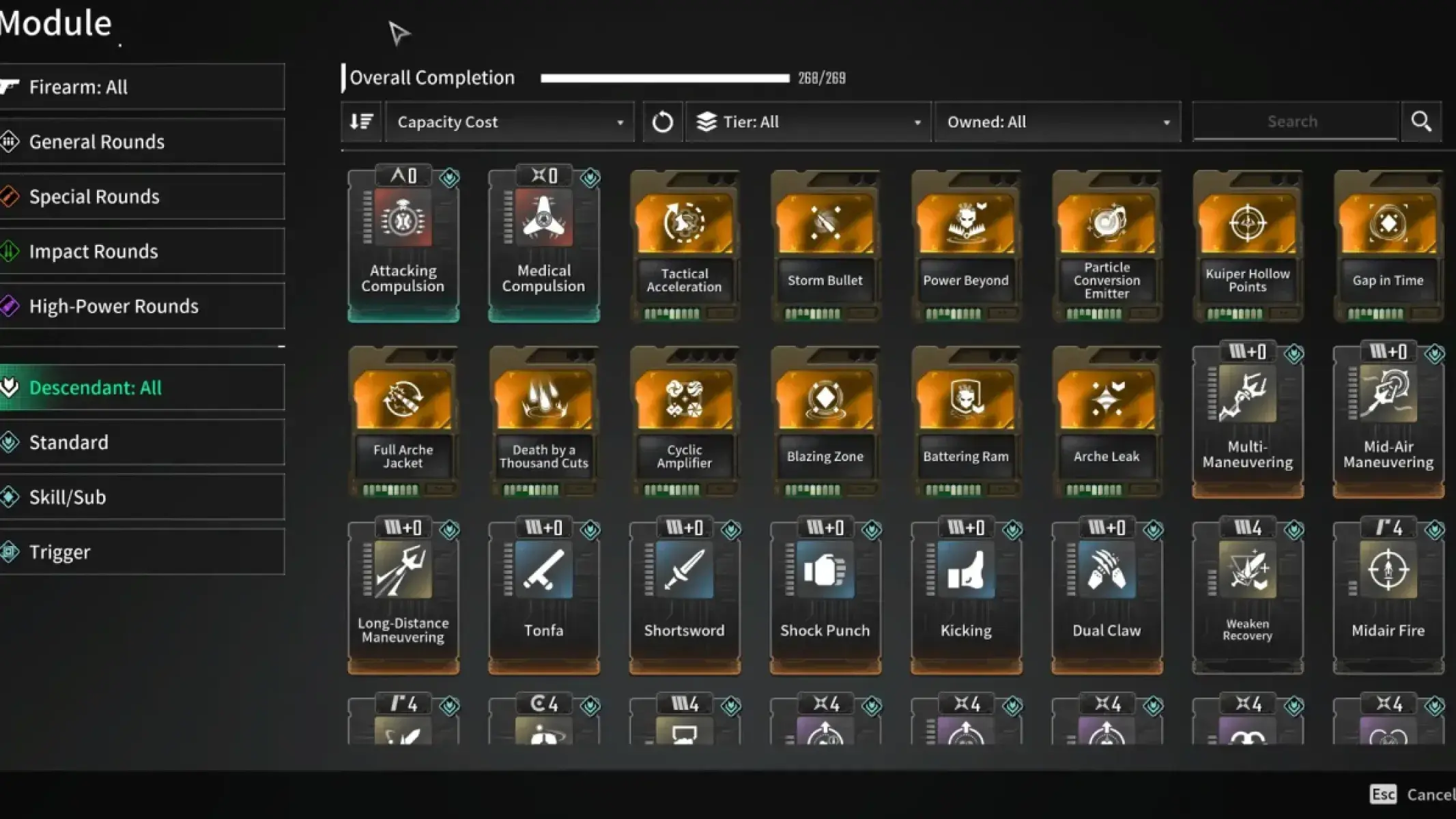
Task: Expand the Owned: All dropdown
Action: click(x=1057, y=121)
